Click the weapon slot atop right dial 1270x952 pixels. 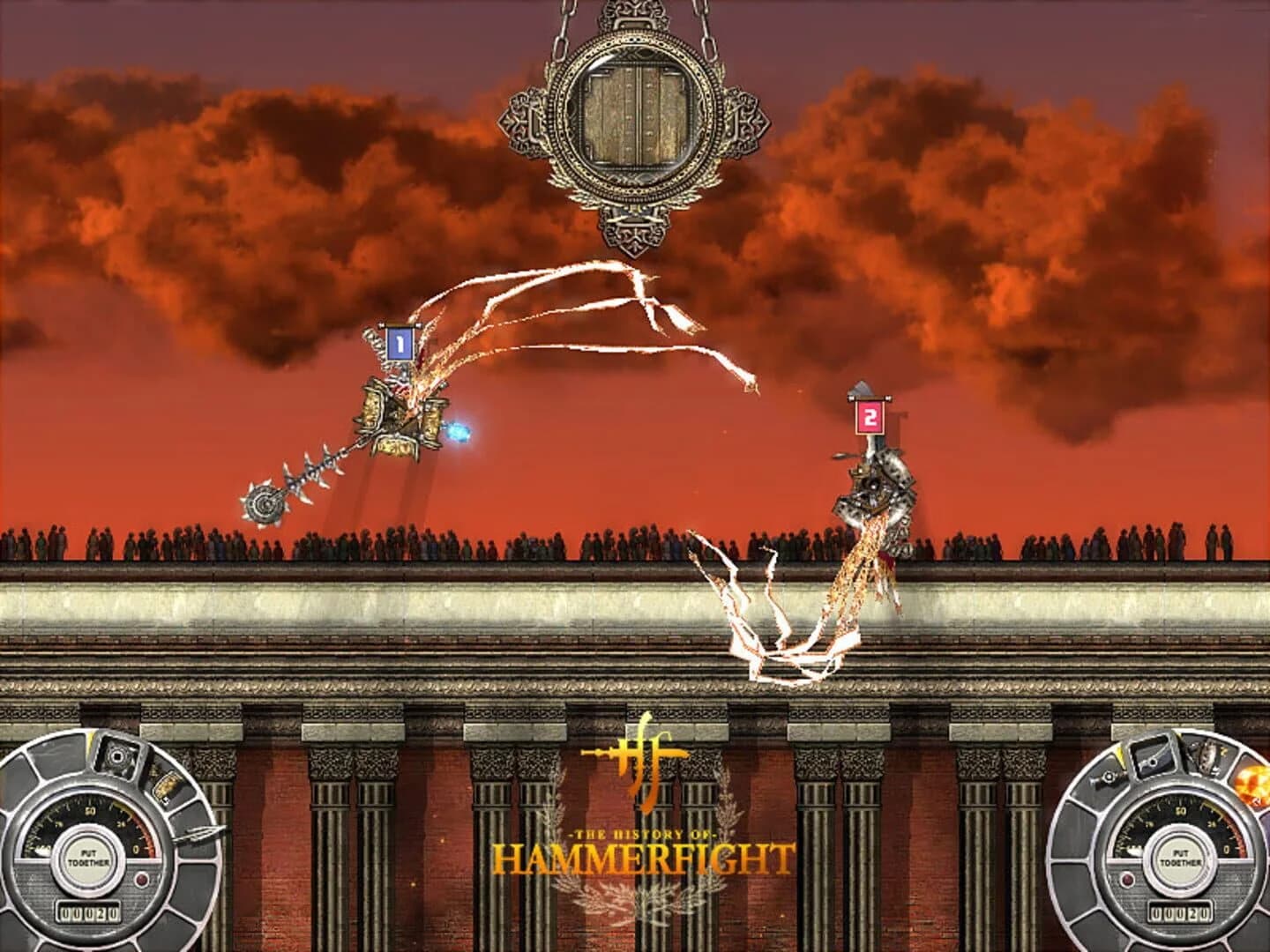(x=1152, y=760)
